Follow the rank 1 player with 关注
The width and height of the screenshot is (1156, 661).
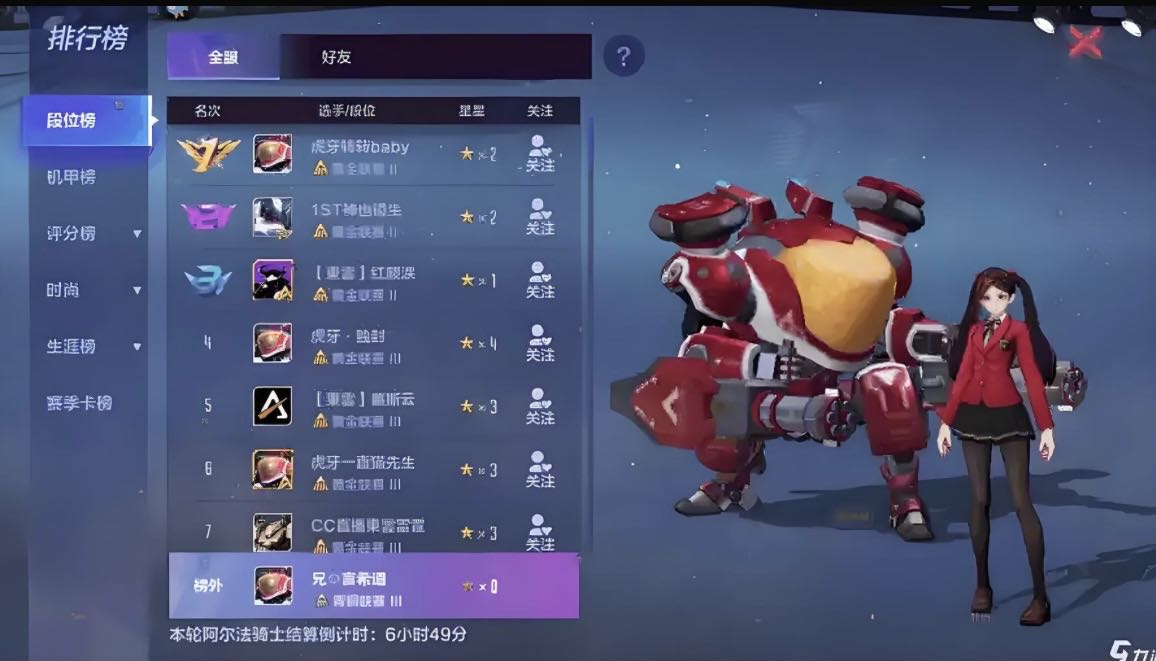[540, 154]
